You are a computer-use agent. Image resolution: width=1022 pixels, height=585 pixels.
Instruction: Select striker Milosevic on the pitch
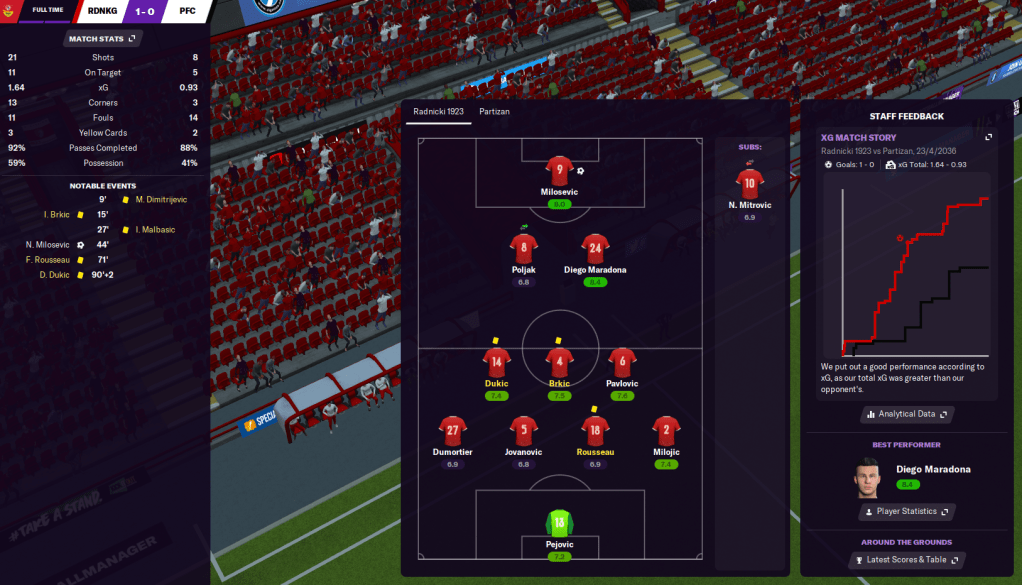click(x=559, y=170)
